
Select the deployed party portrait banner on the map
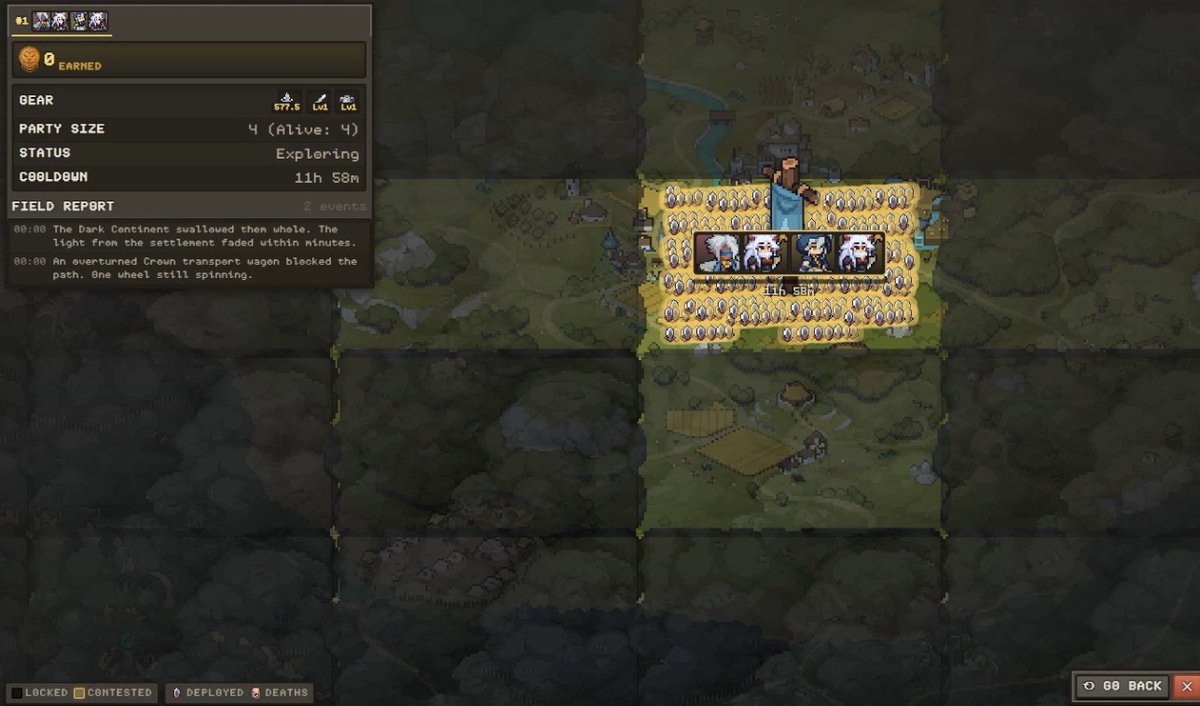[789, 253]
